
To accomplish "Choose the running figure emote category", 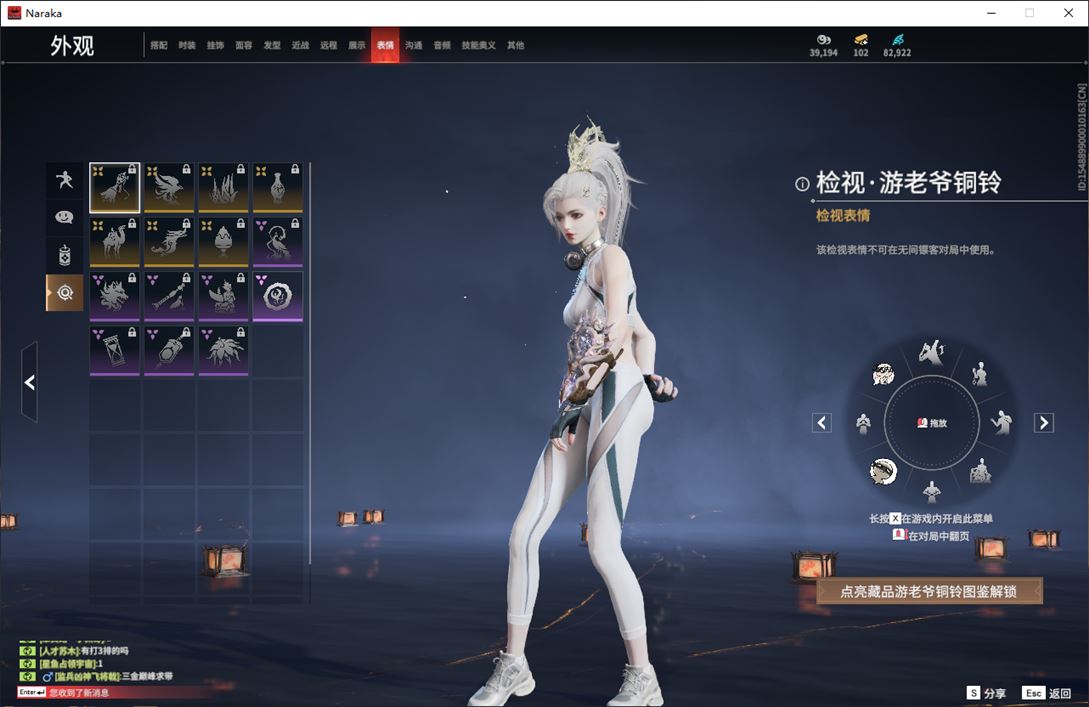I will click(65, 180).
